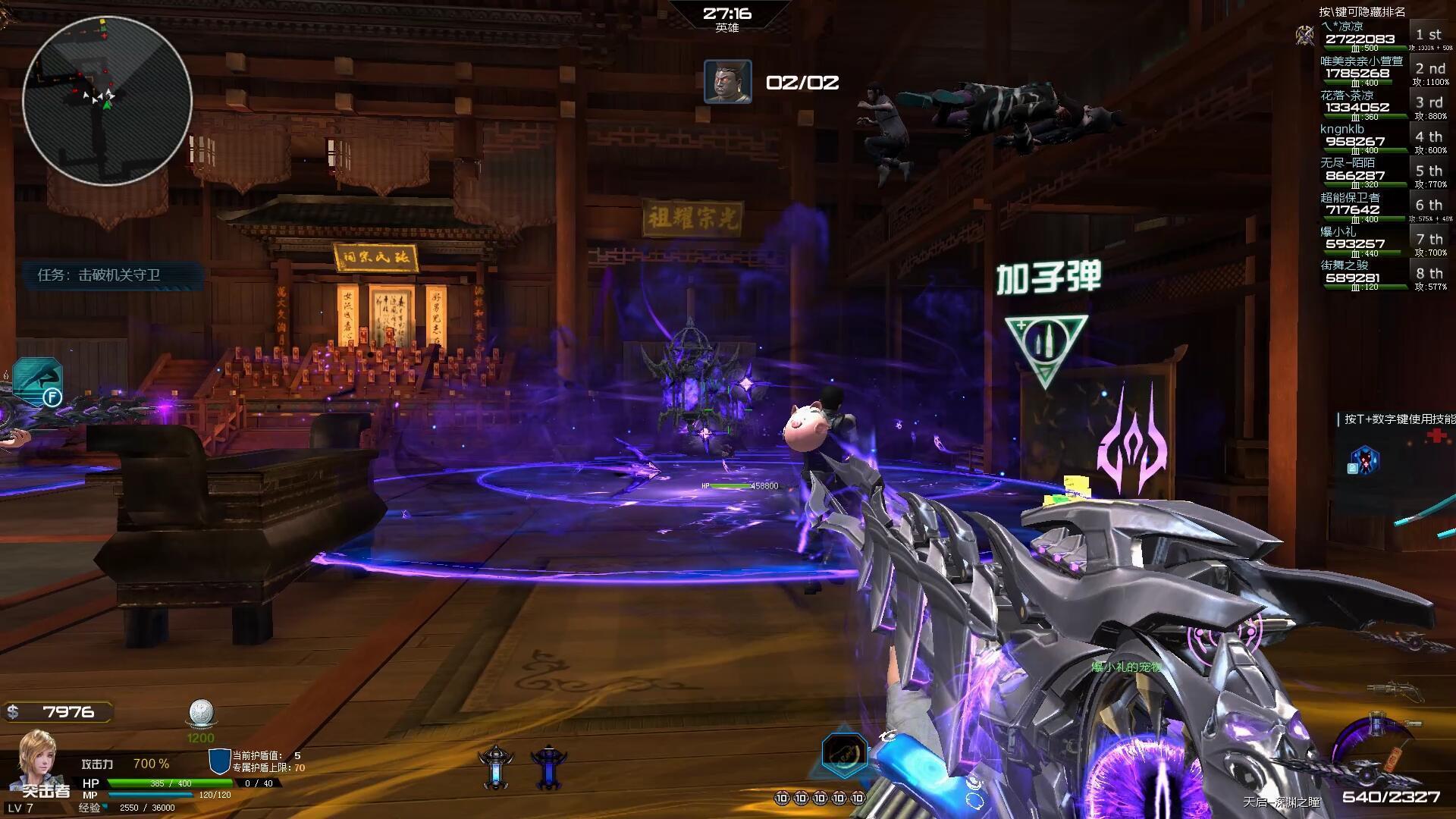Open the 击破机关守卫 mission tracker

click(99, 275)
